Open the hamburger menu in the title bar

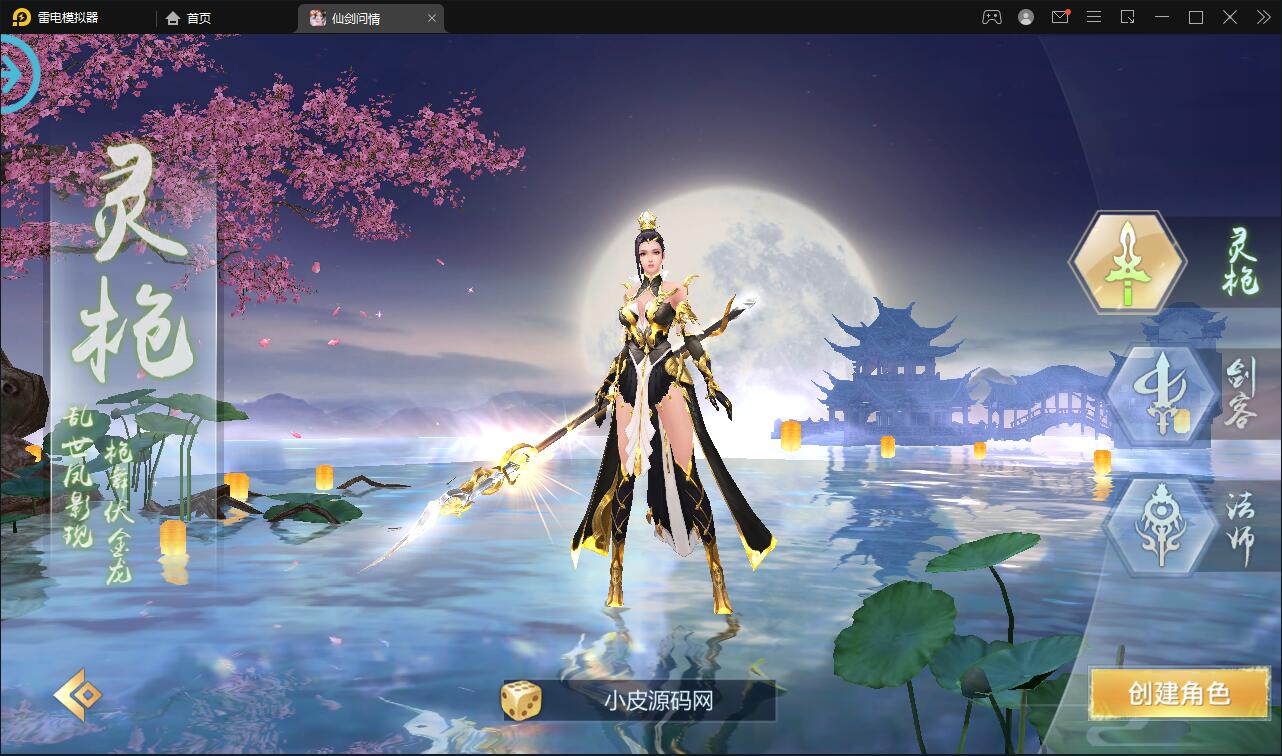coord(1093,17)
